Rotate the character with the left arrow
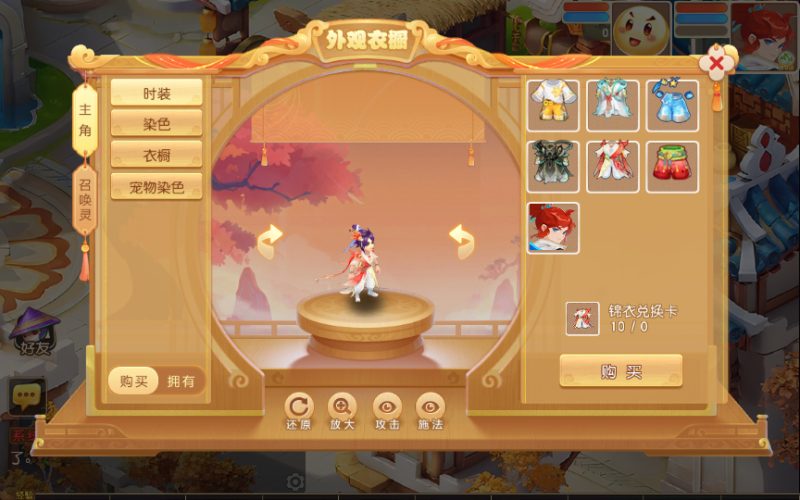 [x=270, y=240]
